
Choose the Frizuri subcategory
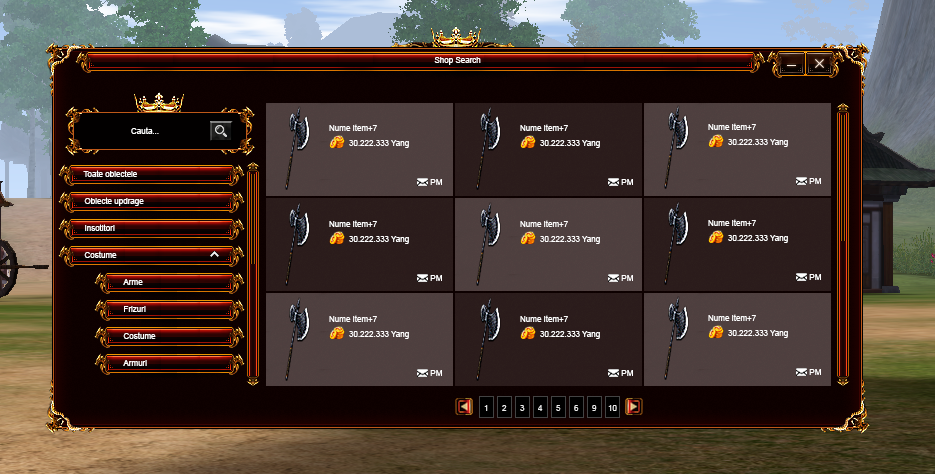[167, 310]
